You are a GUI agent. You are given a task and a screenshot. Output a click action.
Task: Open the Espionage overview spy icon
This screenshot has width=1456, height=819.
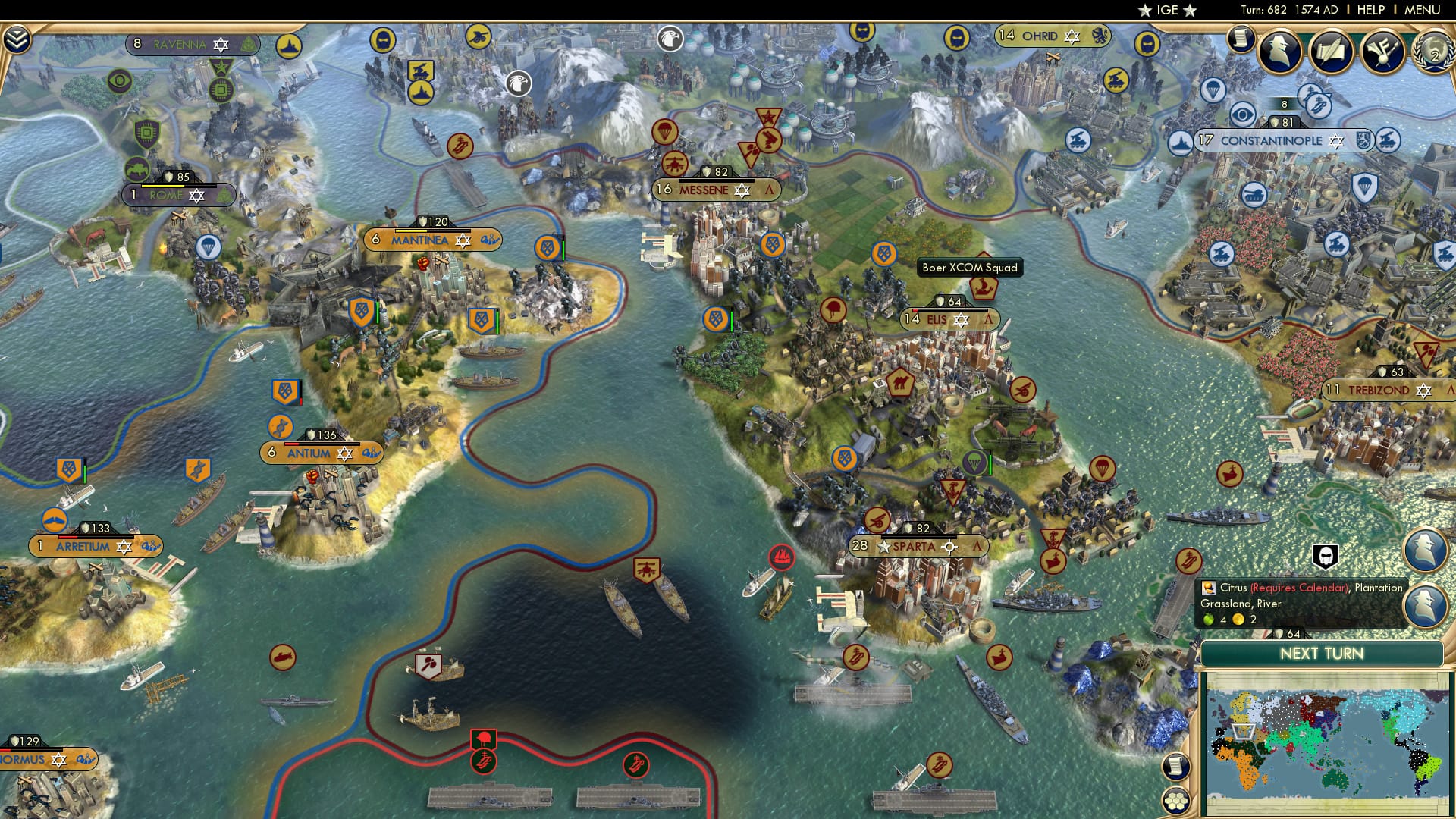click(1279, 50)
